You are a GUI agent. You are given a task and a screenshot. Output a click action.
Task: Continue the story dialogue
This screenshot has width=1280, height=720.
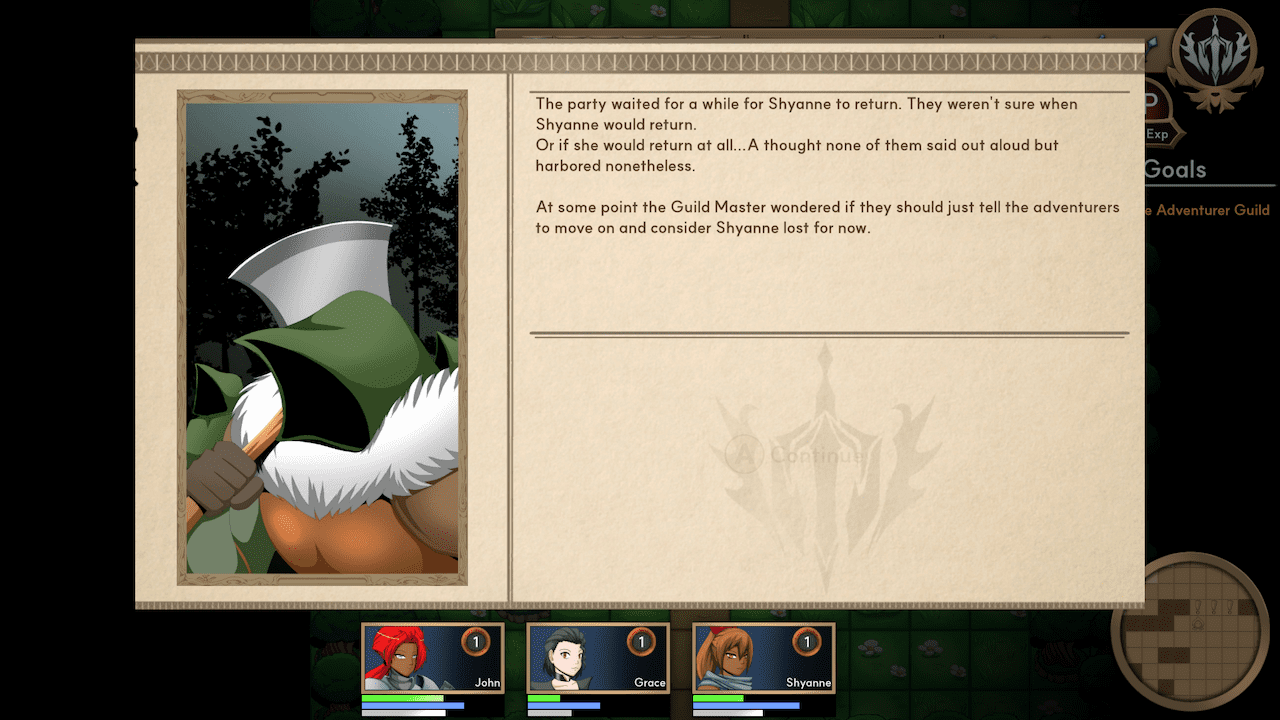point(796,456)
